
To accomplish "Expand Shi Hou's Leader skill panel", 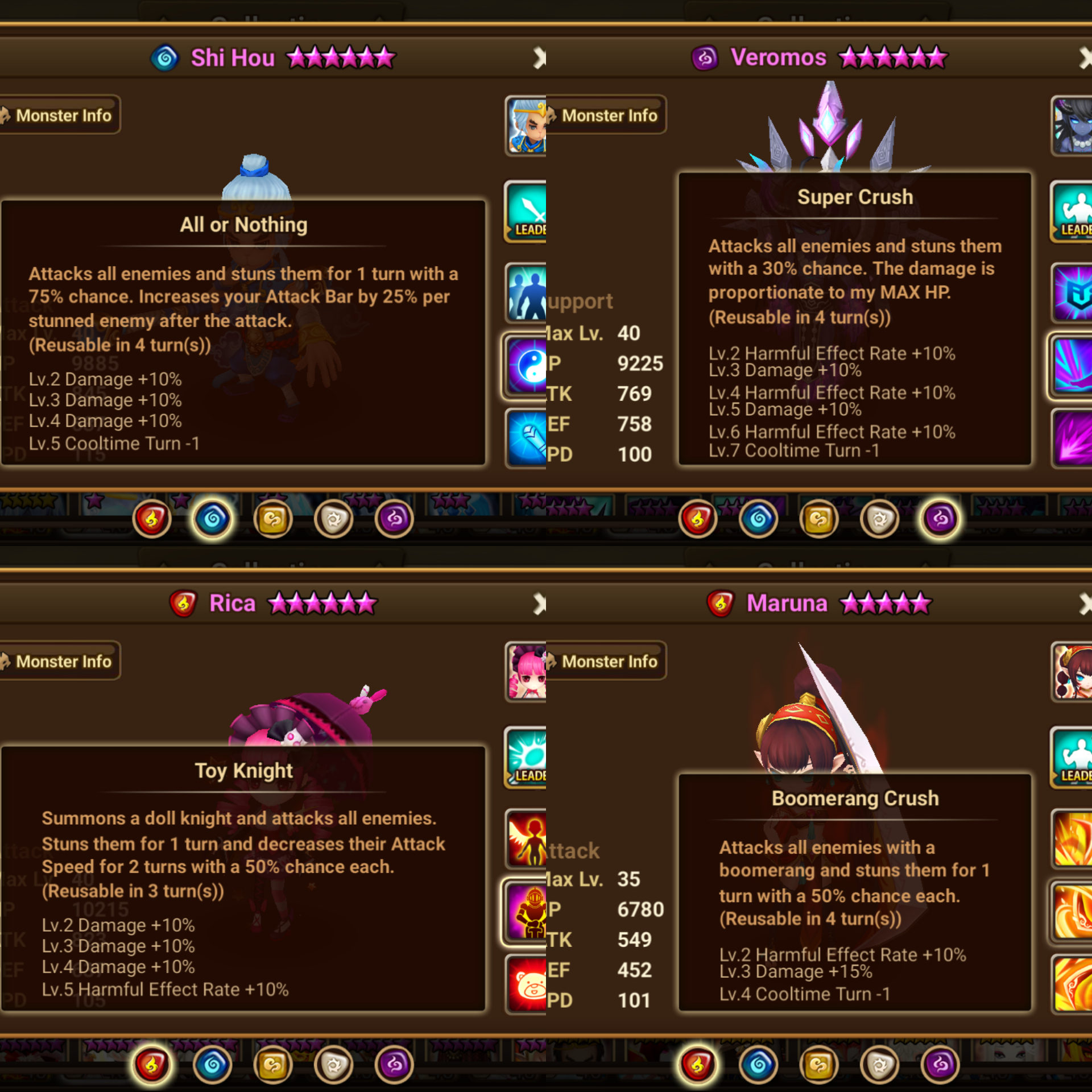I will [x=525, y=213].
